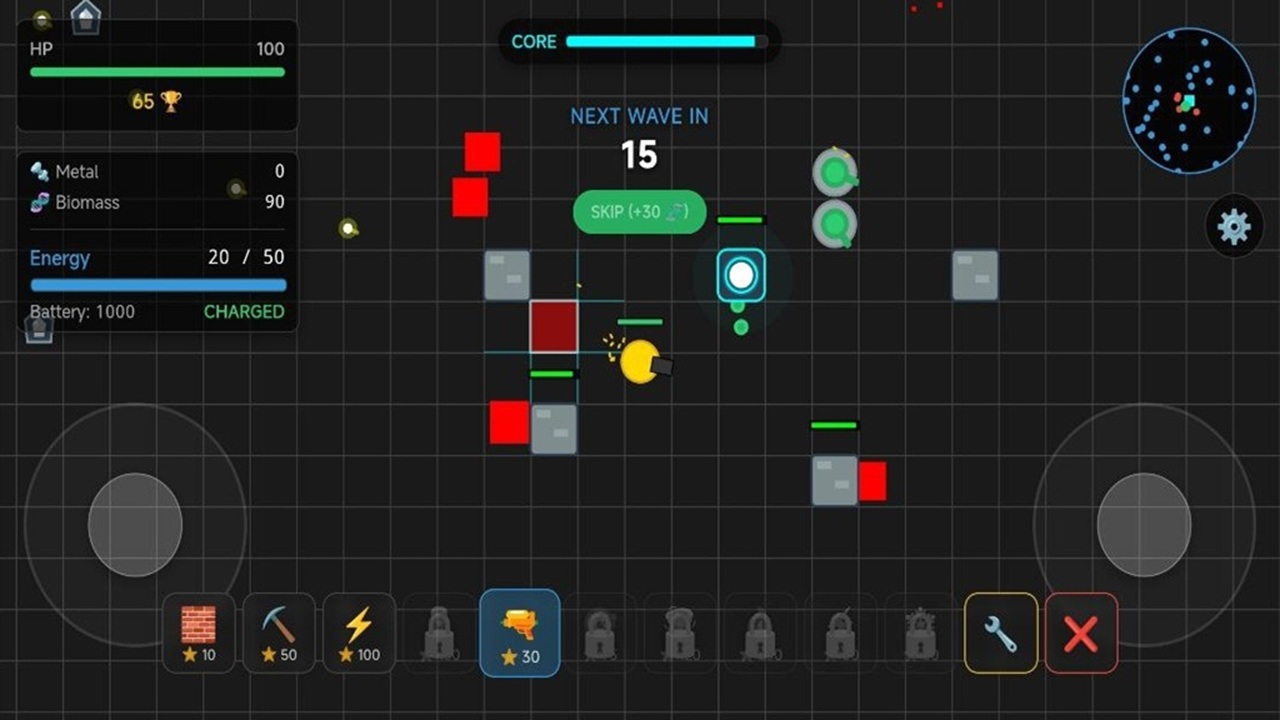Screen dimensions: 1280x720
Task: Toggle delete mode with the red X
Action: click(1081, 632)
